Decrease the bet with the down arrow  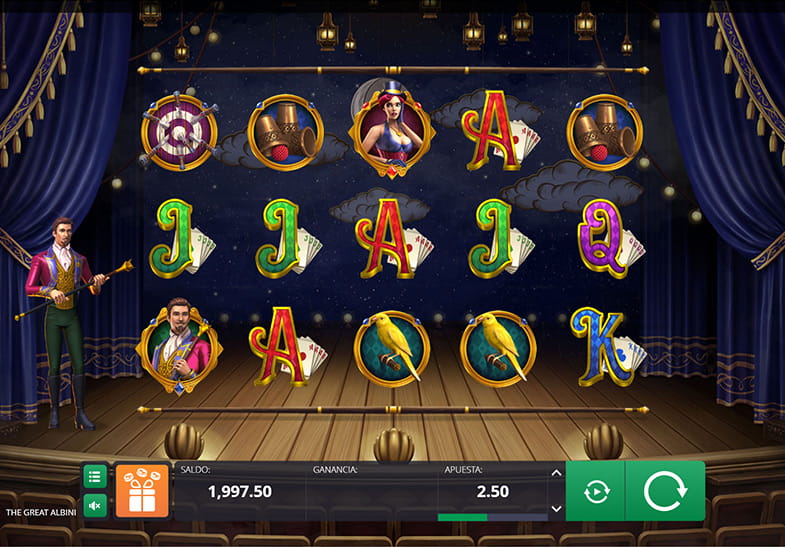pyautogui.click(x=556, y=508)
